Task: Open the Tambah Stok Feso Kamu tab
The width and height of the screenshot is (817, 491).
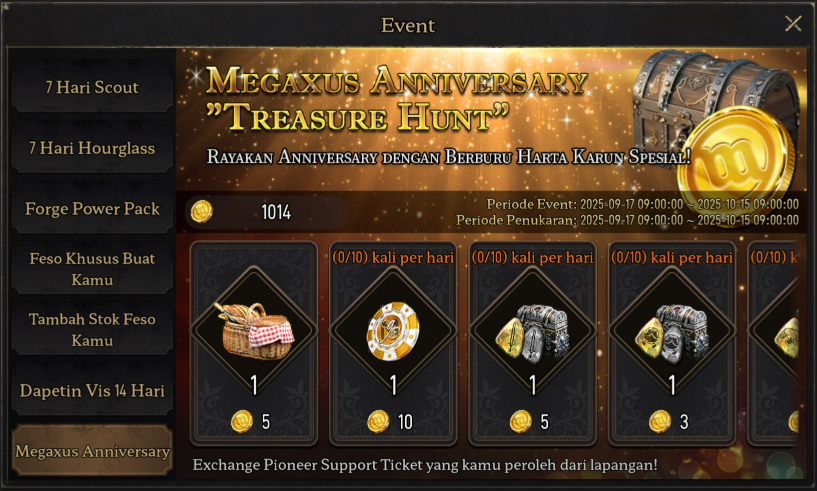Action: click(92, 329)
